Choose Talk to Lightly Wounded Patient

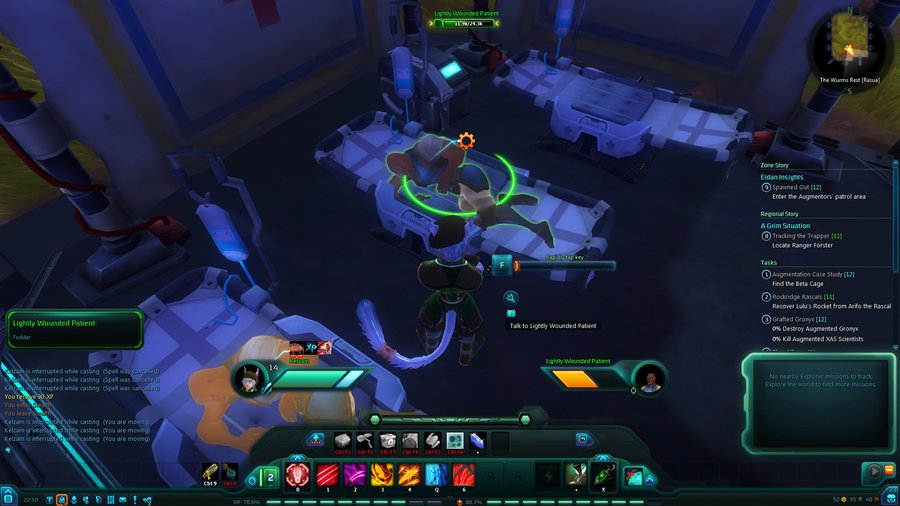point(552,325)
